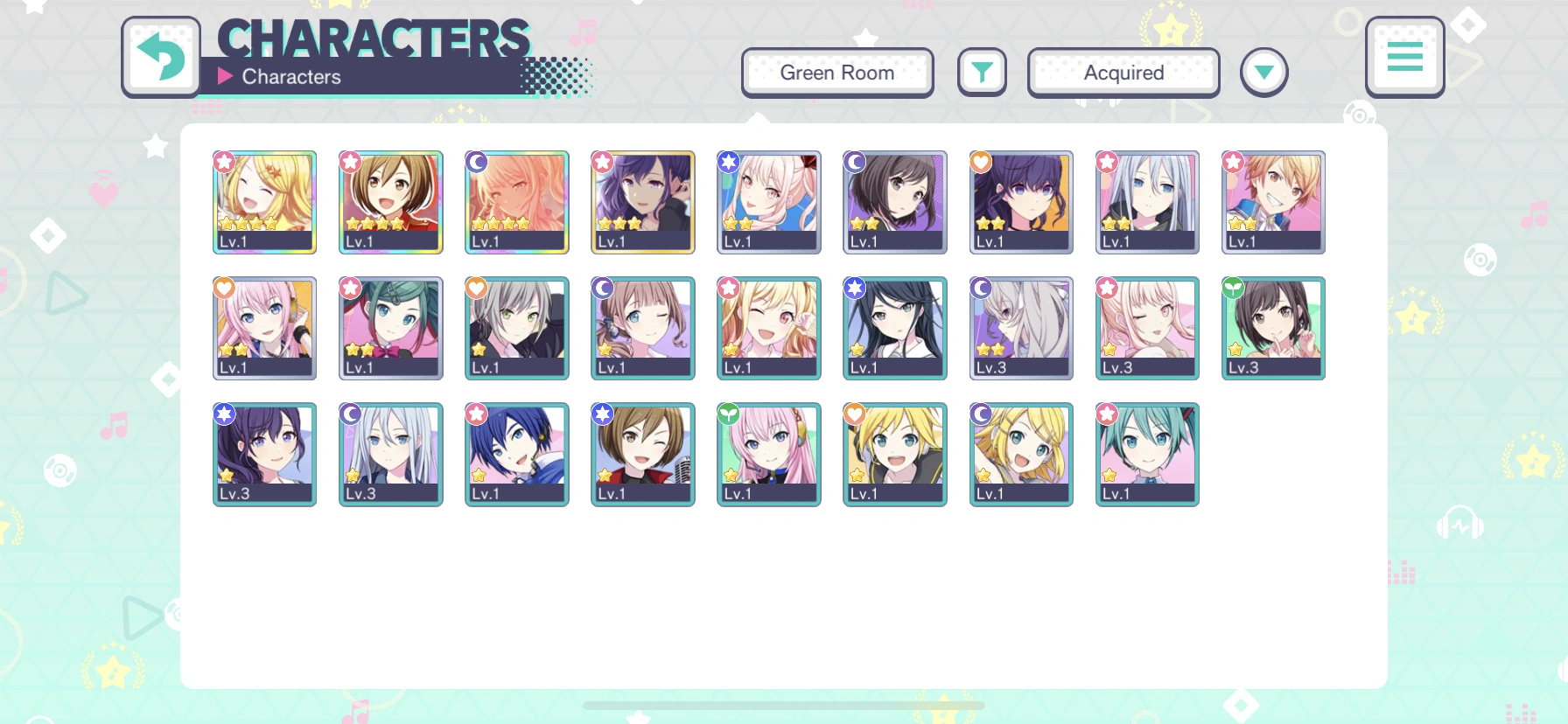
Task: Click the Characters breadcrumb label
Action: [292, 76]
